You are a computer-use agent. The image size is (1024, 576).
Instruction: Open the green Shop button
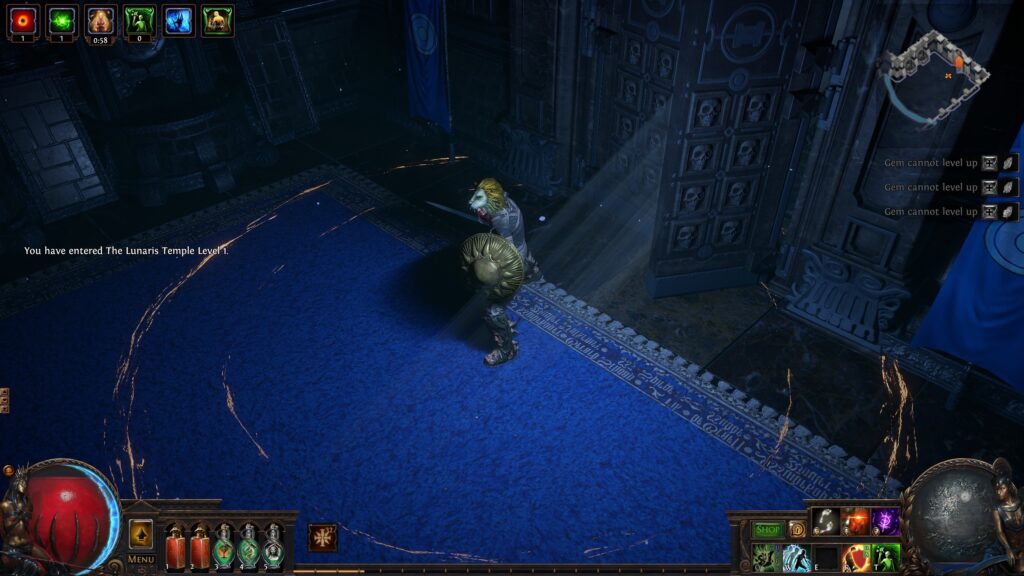coord(767,529)
